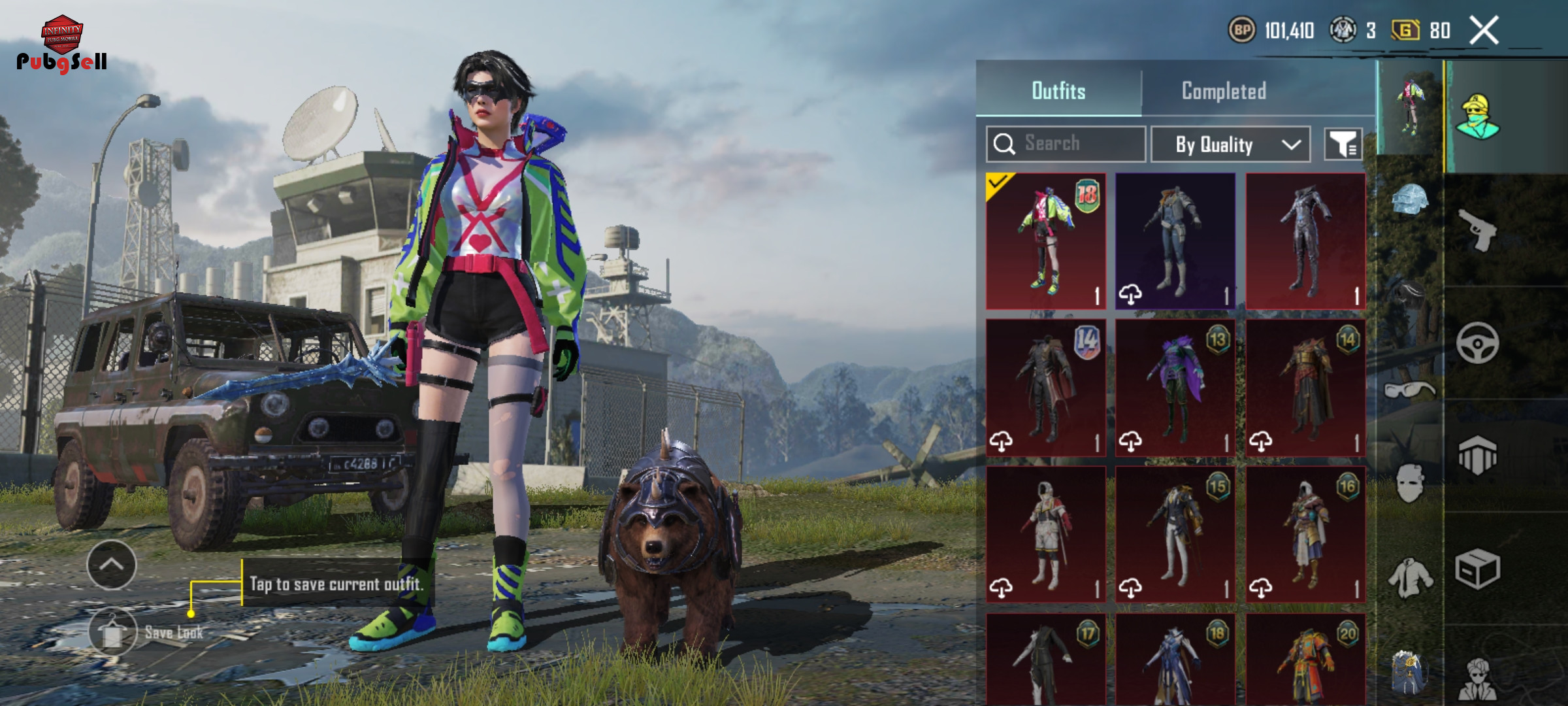Open the backpack skins category
This screenshot has height=706, width=1568.
[x=1409, y=671]
